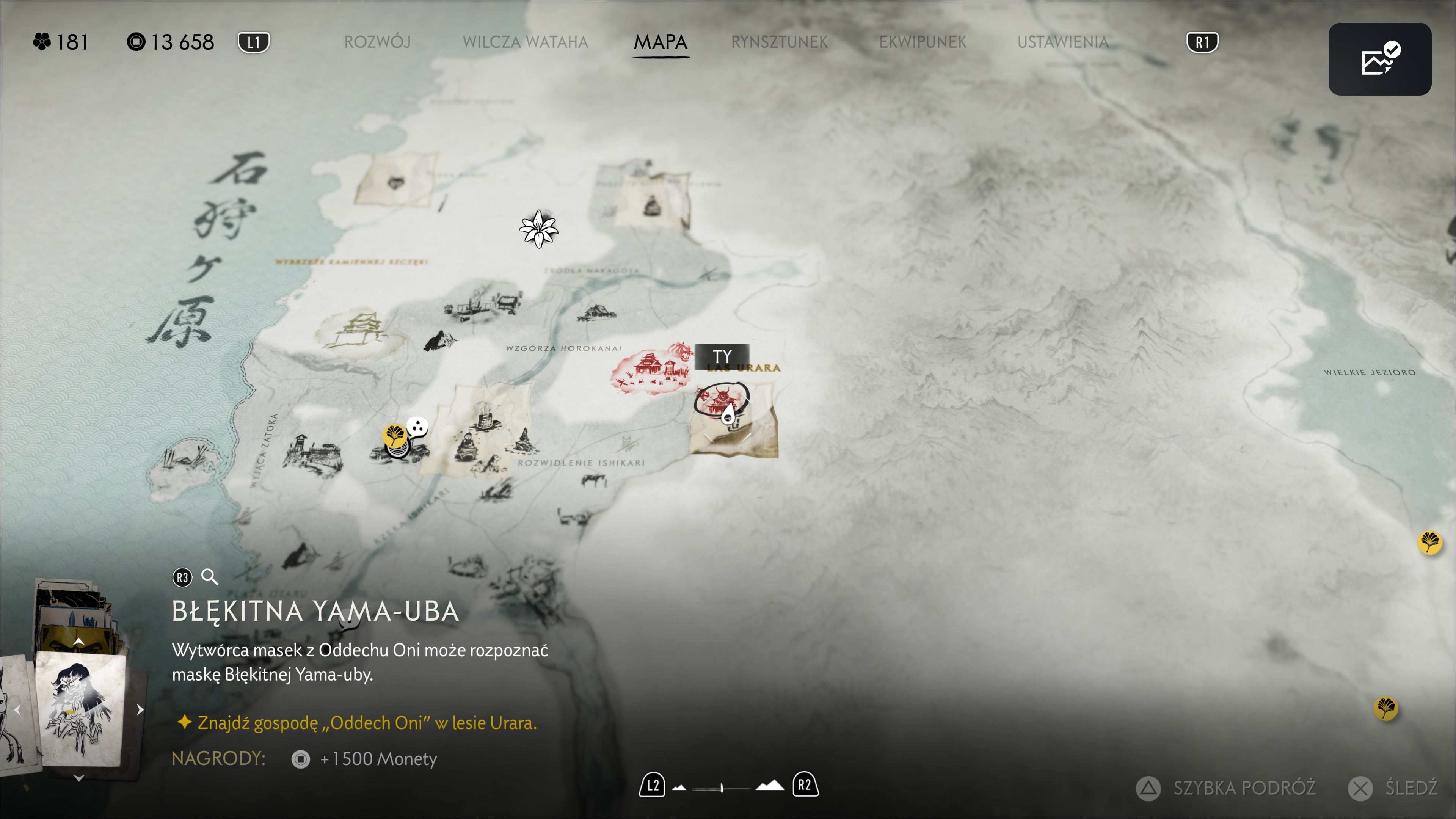The width and height of the screenshot is (1456, 819).
Task: Move down in the card stack
Action: 79,778
